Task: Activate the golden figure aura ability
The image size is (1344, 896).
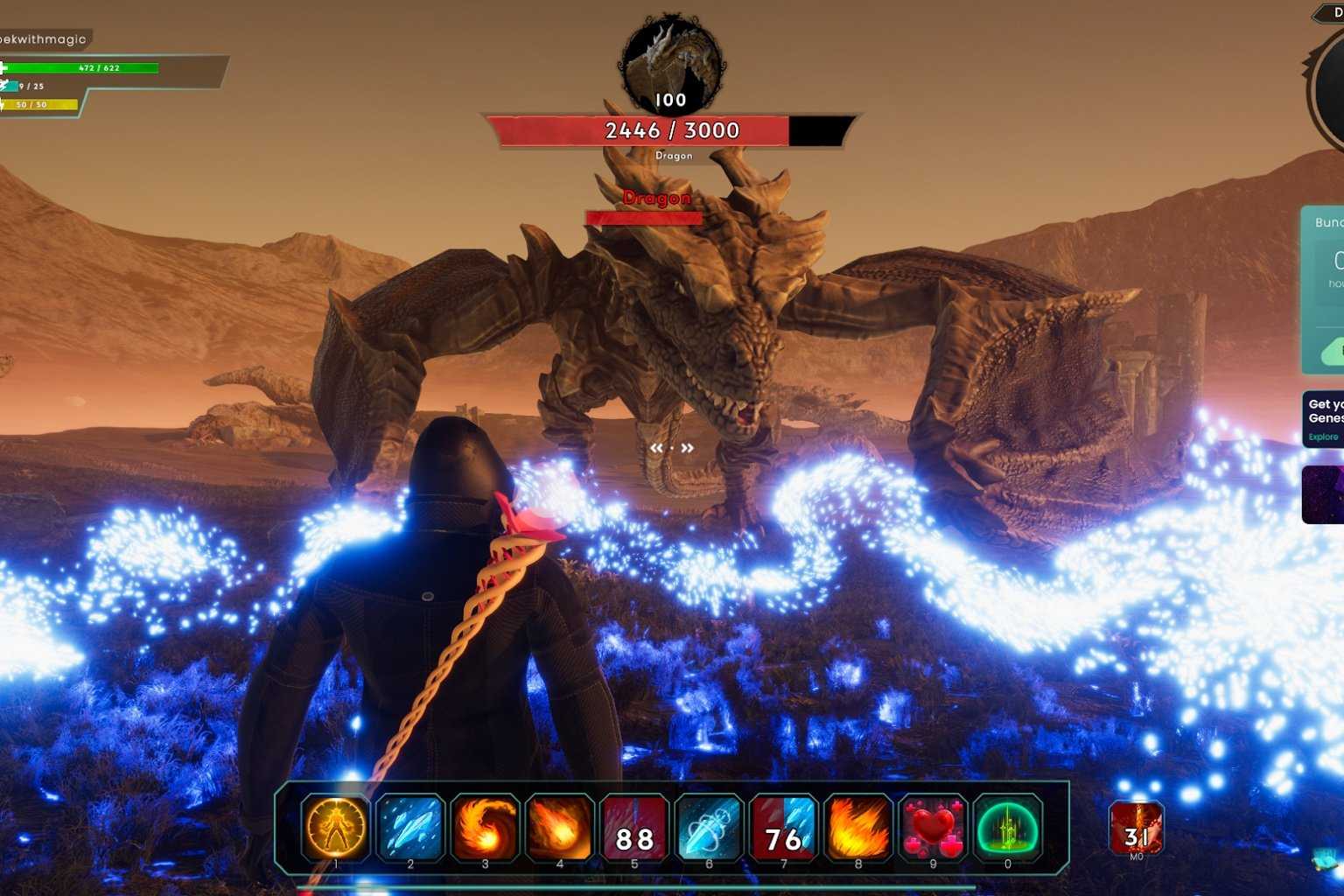Action: point(336,827)
